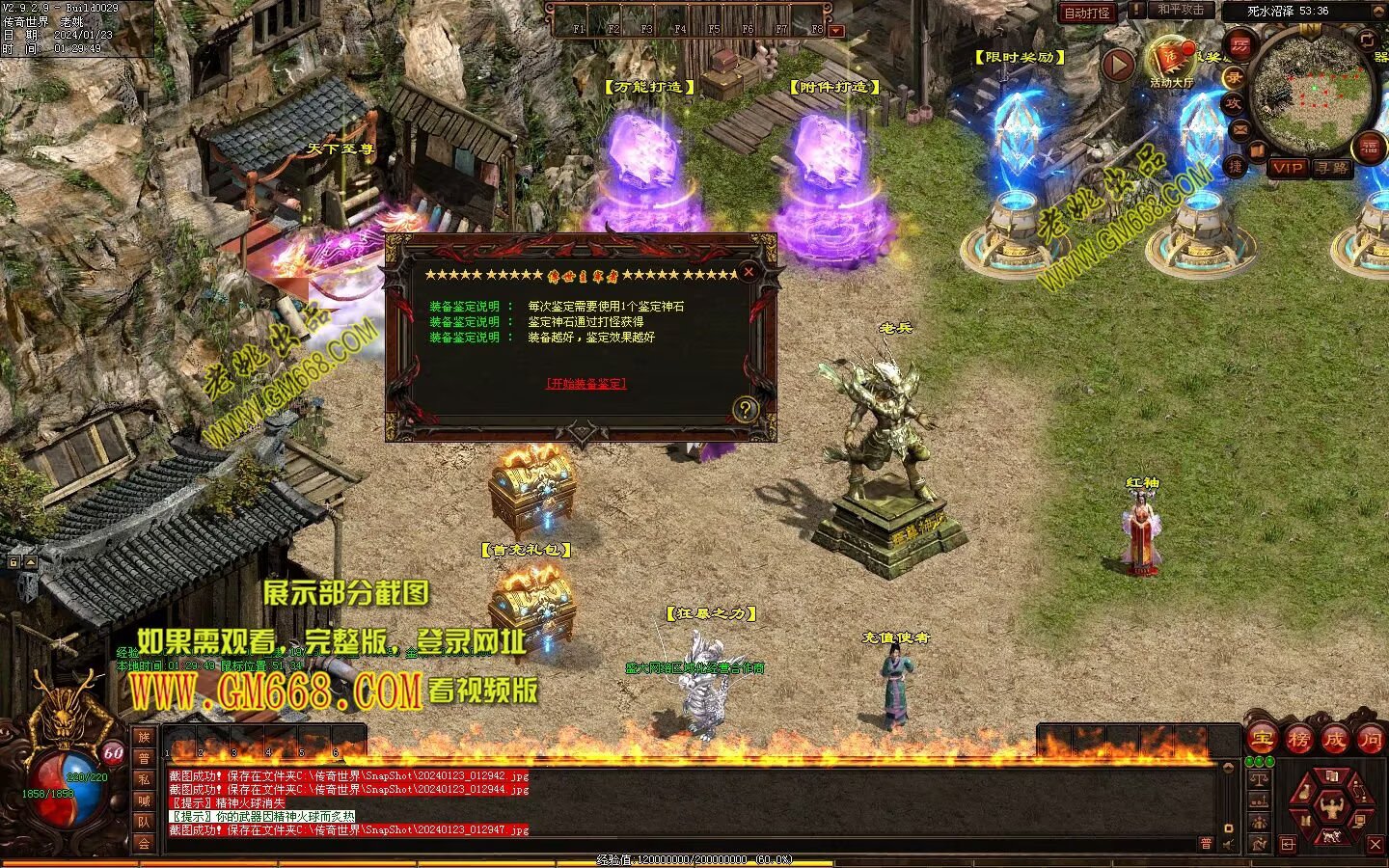Open the 宝 treasure shop button
The width and height of the screenshot is (1389, 868).
(x=1262, y=739)
